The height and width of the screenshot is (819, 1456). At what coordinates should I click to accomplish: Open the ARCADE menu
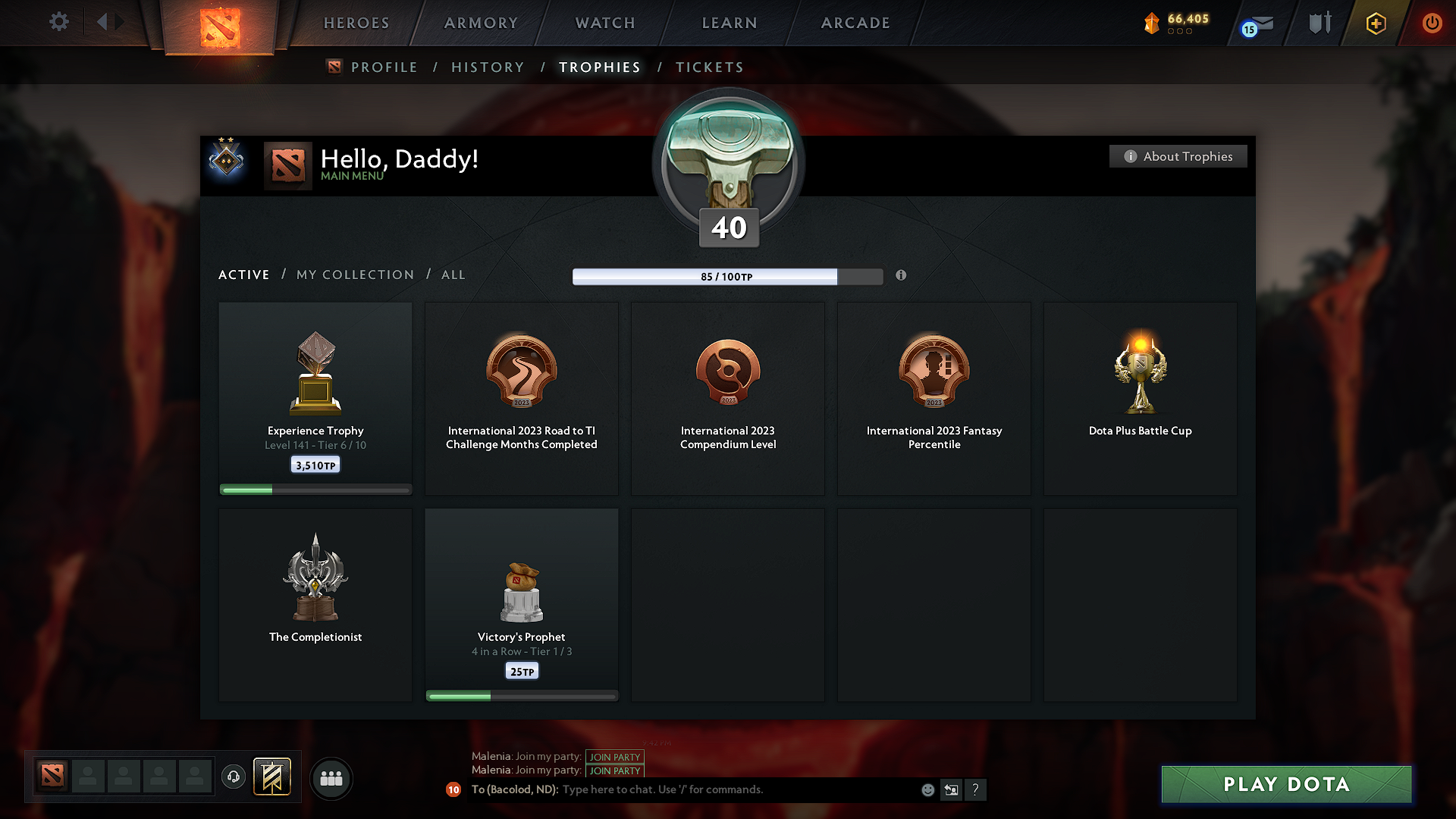pyautogui.click(x=855, y=23)
